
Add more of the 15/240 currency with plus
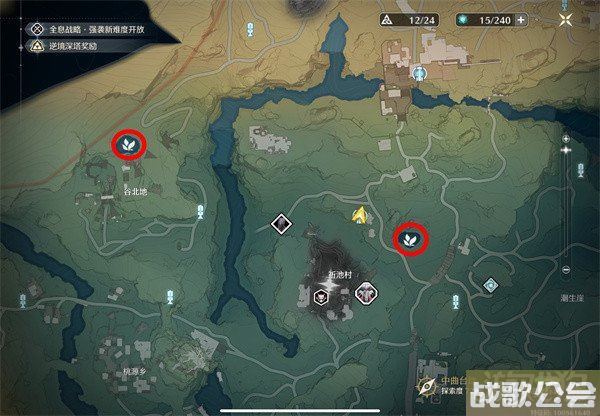[x=521, y=19]
